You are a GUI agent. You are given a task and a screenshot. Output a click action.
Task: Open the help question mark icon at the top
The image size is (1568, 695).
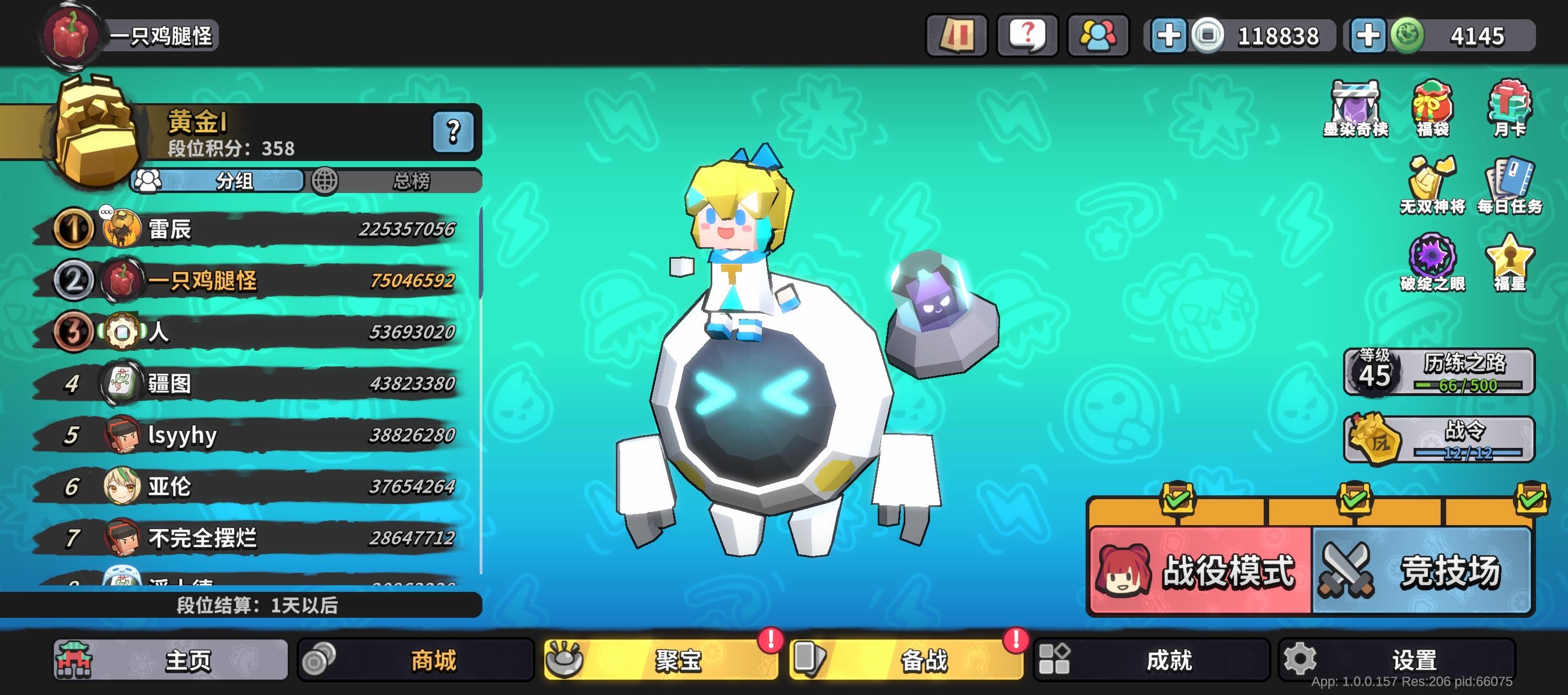1027,35
